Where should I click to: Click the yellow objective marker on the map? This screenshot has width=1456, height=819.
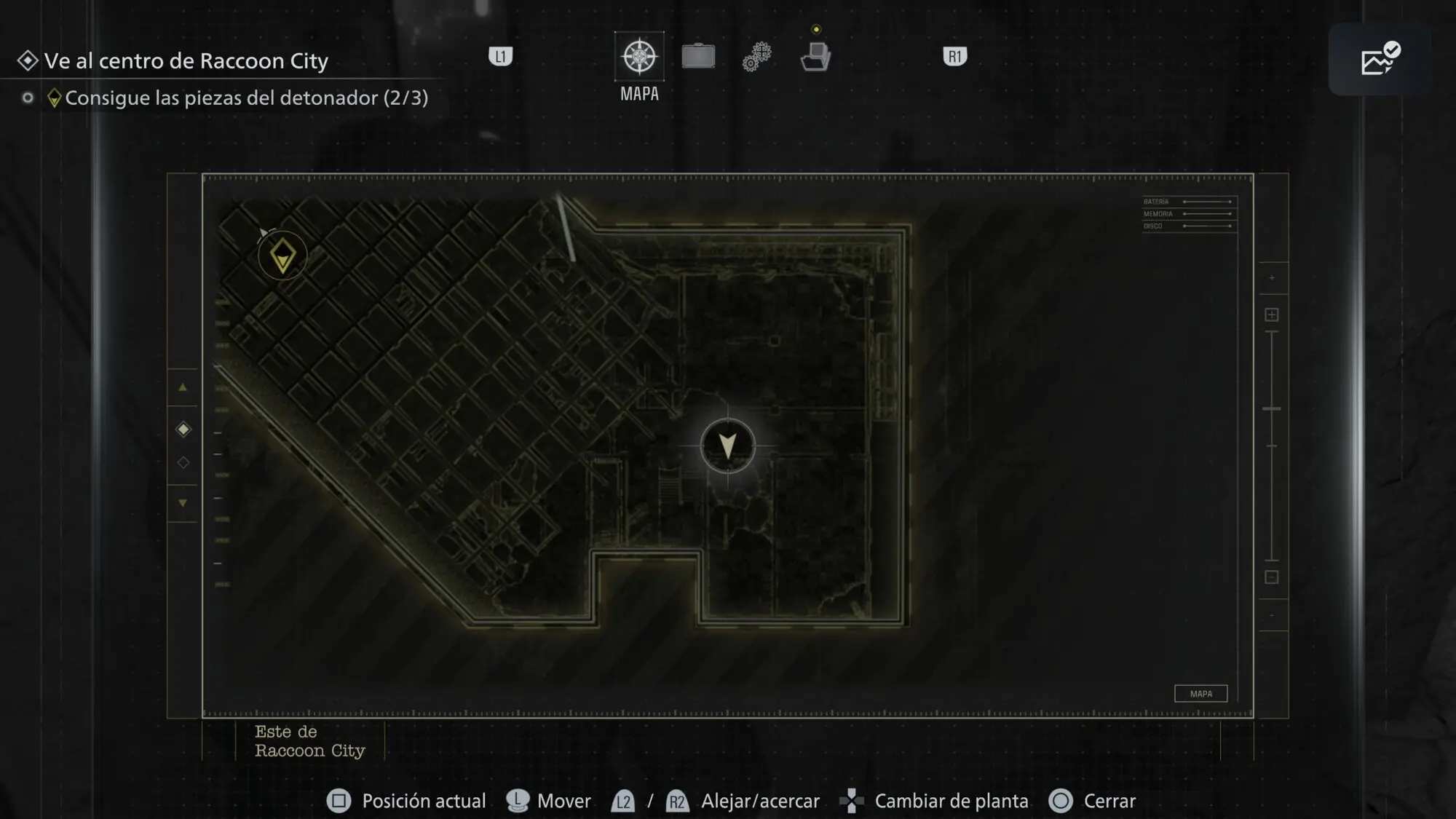click(282, 256)
